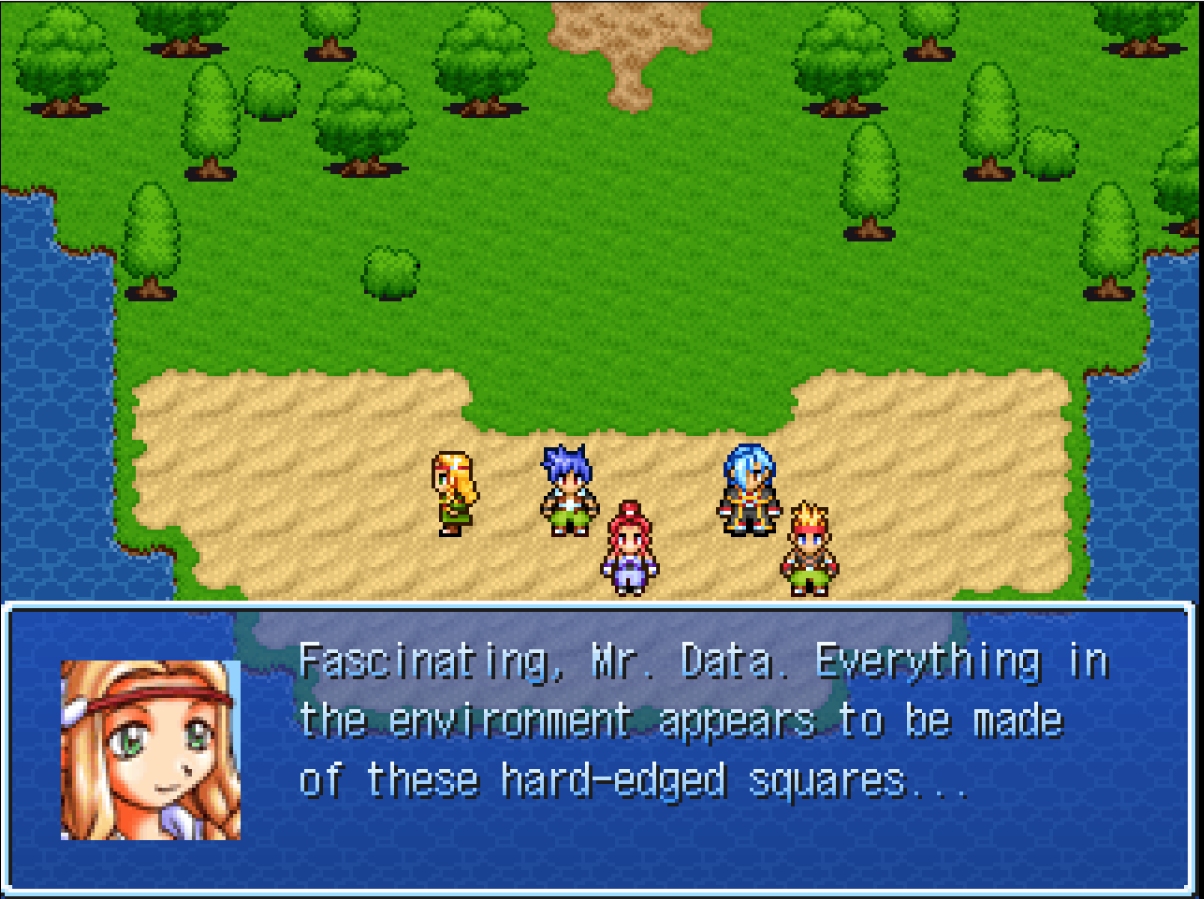1204x899 pixels.
Task: Click the speaker's face portrait in dialogue
Action: [151, 749]
